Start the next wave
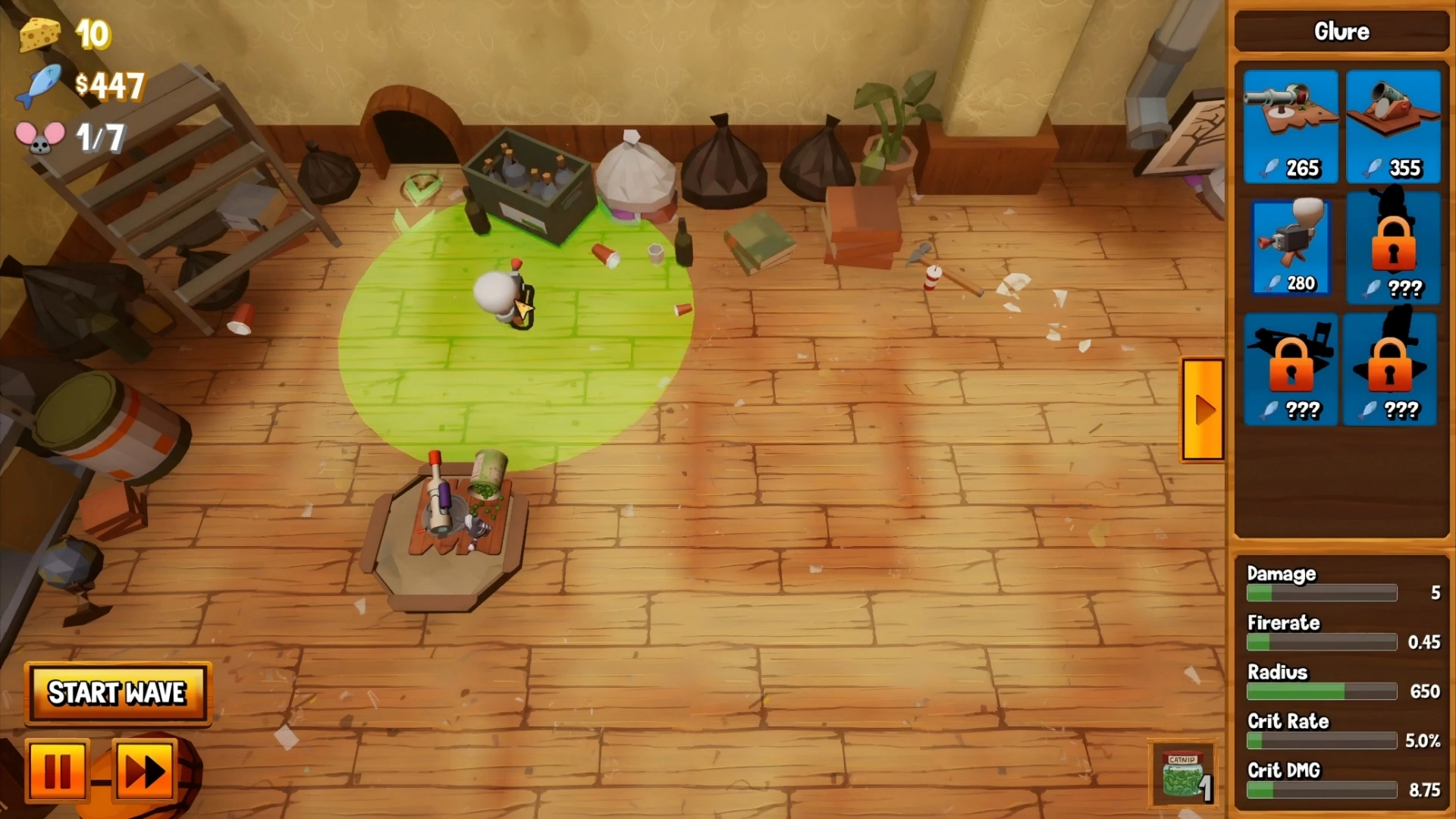 118,693
